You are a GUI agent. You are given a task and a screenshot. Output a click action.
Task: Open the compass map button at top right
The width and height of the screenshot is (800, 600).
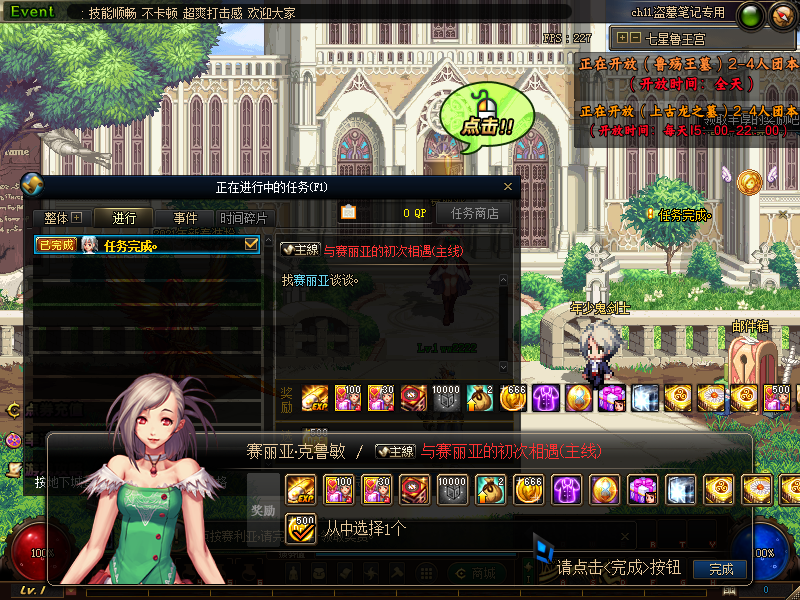pos(781,16)
